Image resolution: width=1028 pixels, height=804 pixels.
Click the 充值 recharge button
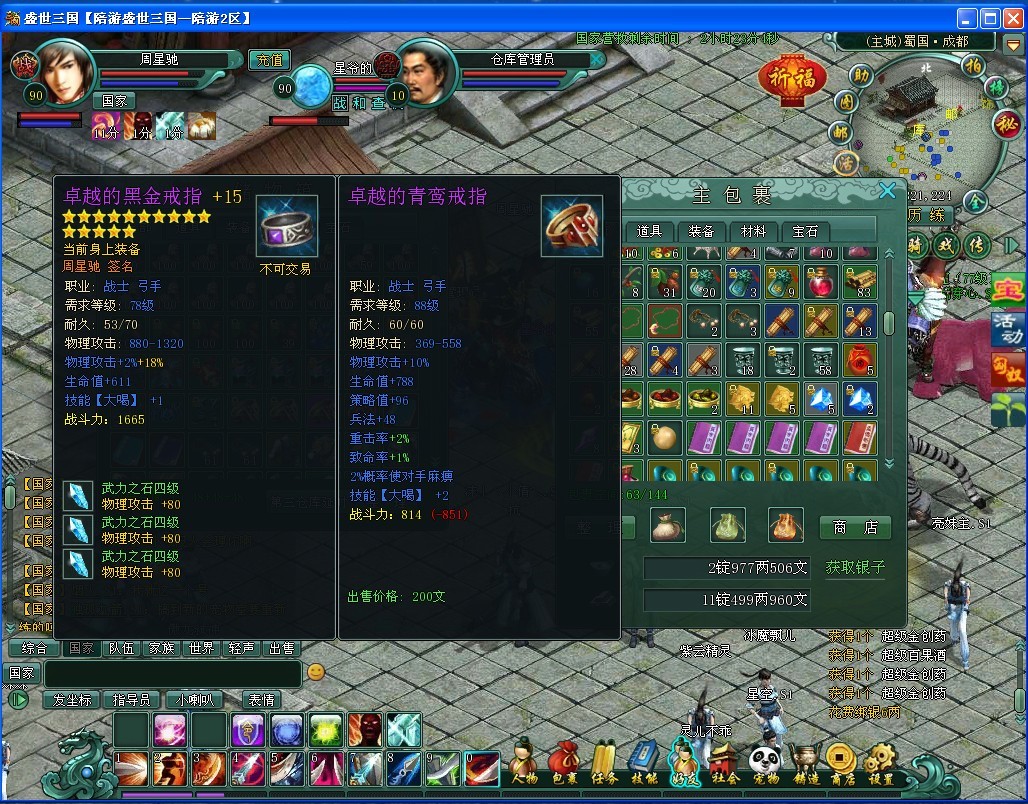coord(268,60)
